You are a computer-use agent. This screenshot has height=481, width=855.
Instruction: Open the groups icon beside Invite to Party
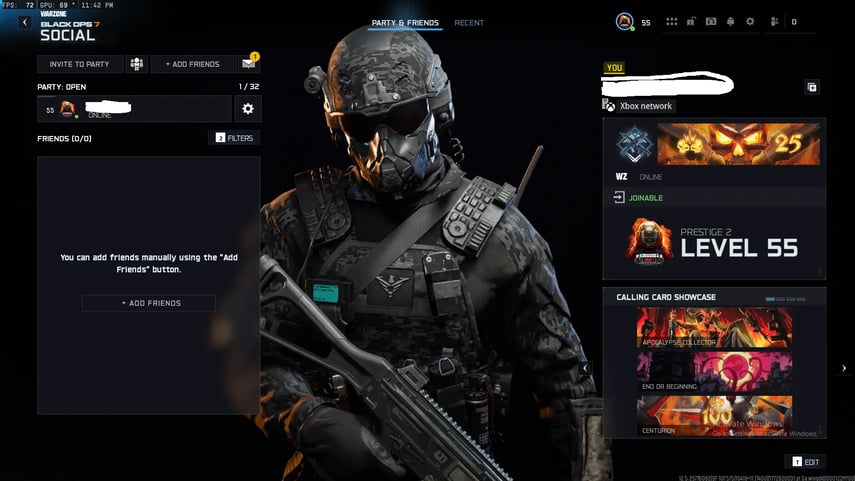click(135, 64)
